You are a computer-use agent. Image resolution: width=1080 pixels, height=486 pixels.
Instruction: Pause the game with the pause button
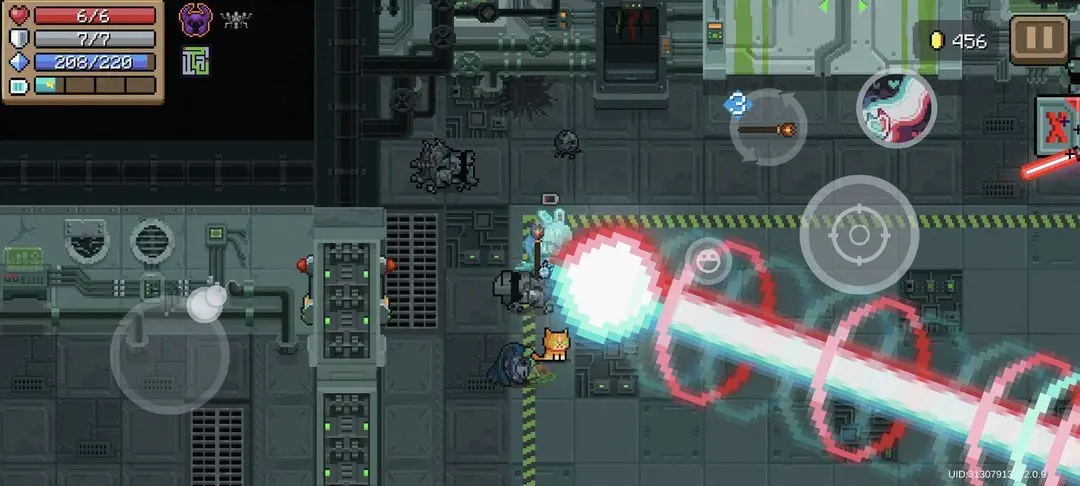tap(1039, 40)
